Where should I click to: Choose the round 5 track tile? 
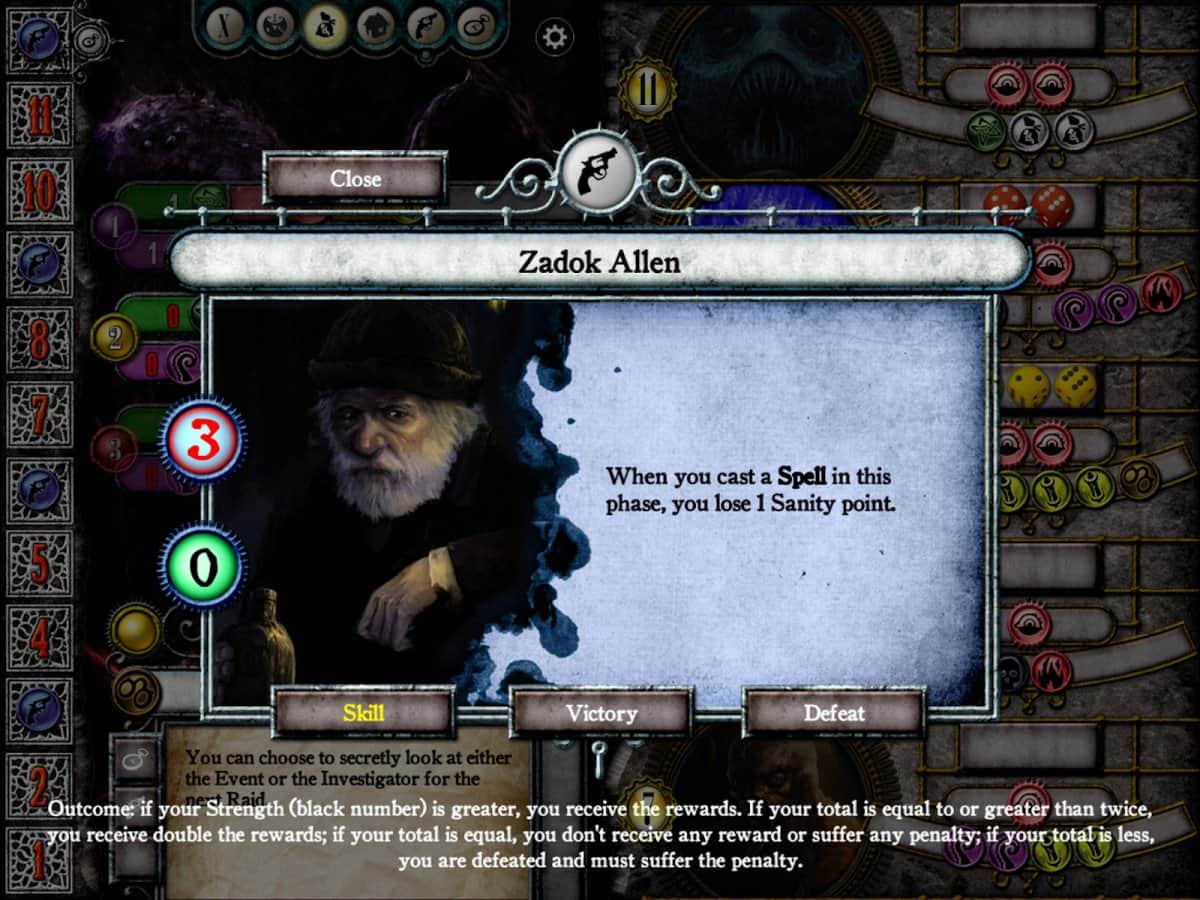pyautogui.click(x=39, y=563)
